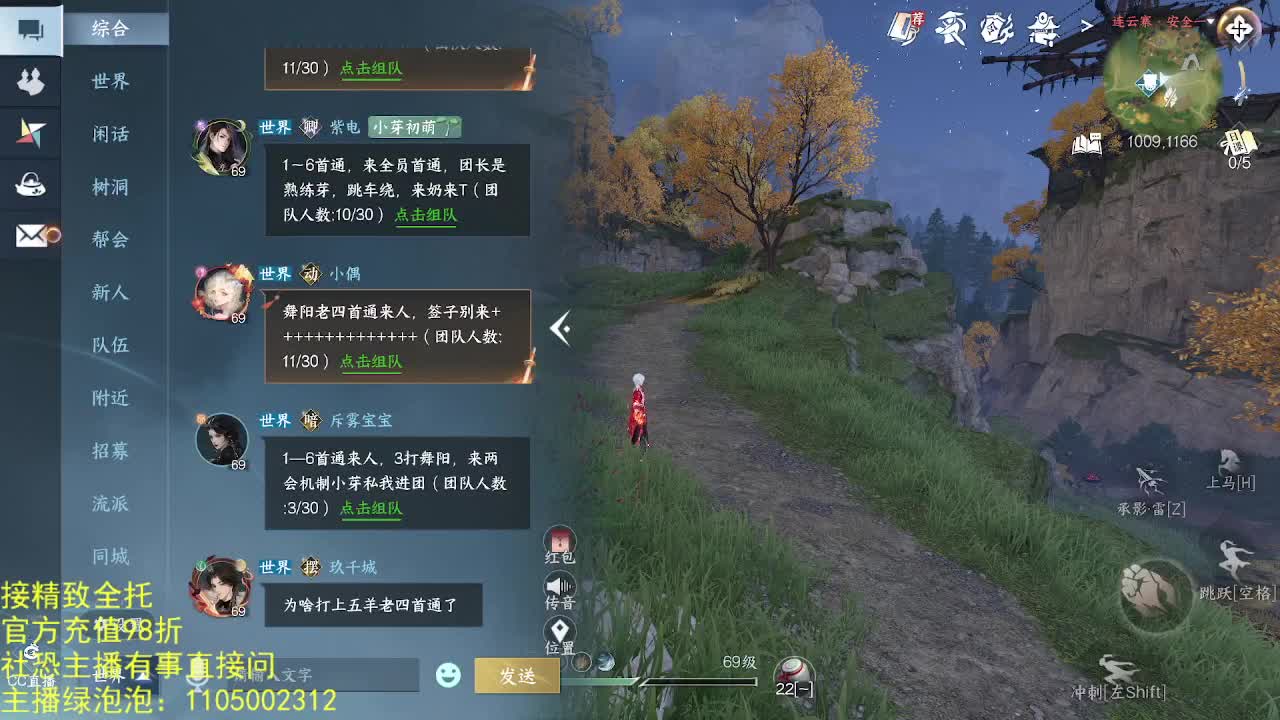The width and height of the screenshot is (1280, 720).
Task: Open the recommended events book icon at top
Action: pos(903,27)
